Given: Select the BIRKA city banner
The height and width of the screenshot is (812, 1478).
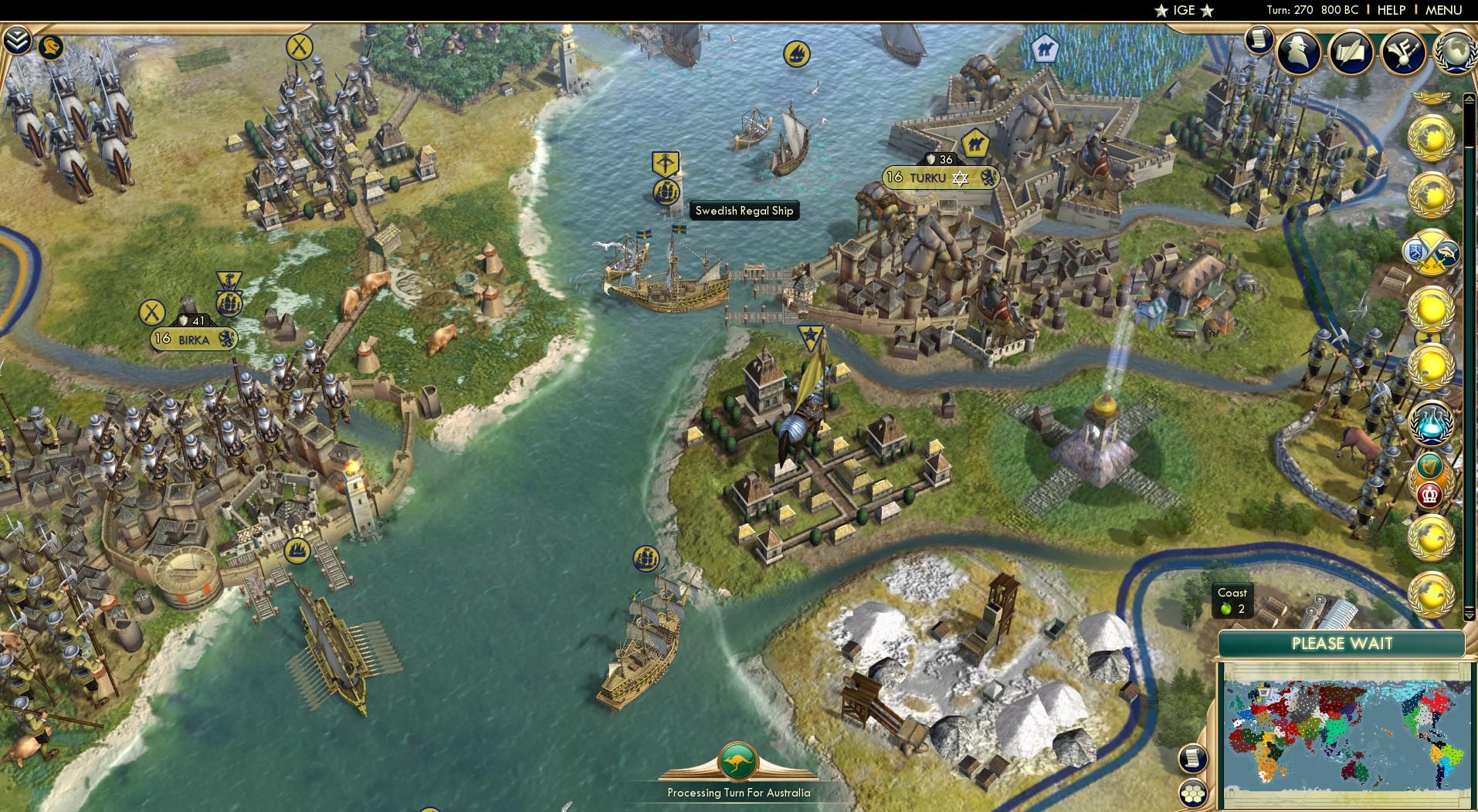Looking at the screenshot, I should (195, 340).
